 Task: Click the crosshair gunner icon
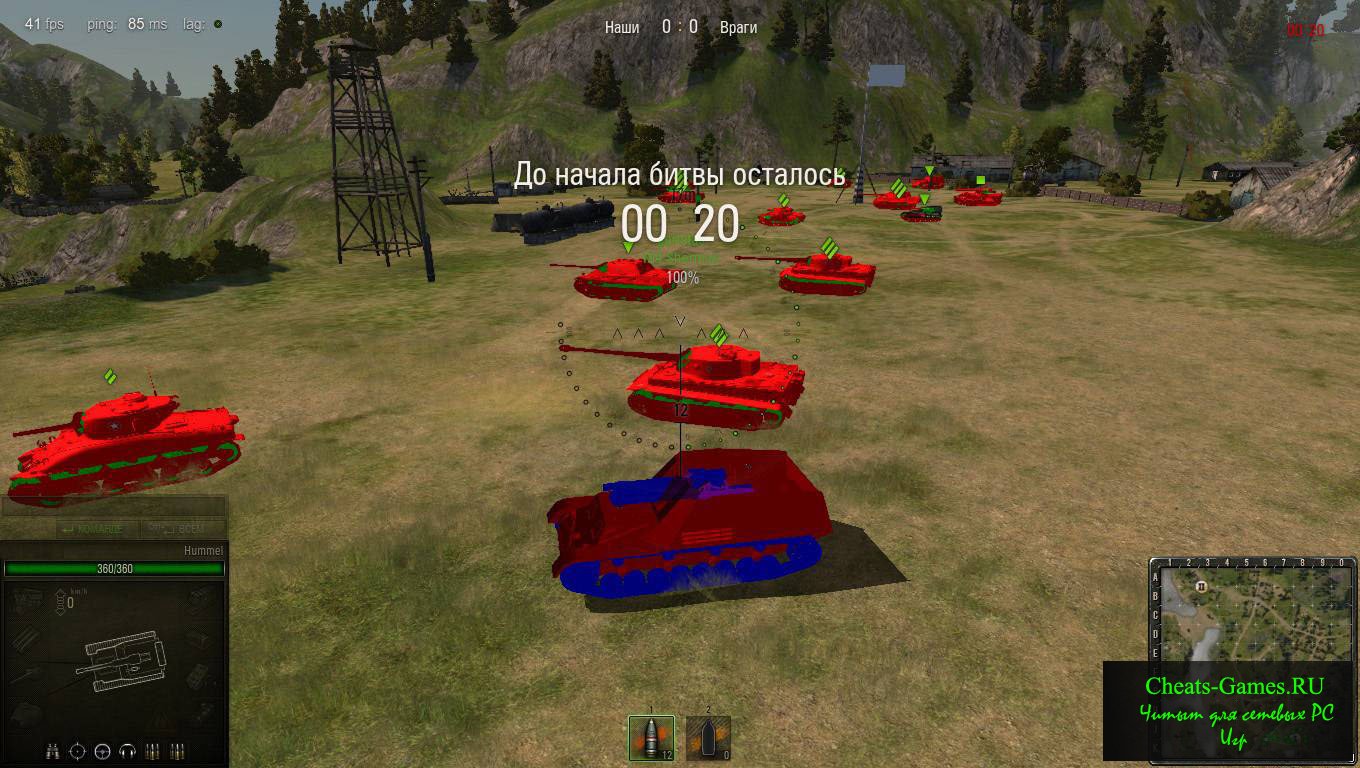pyautogui.click(x=78, y=750)
